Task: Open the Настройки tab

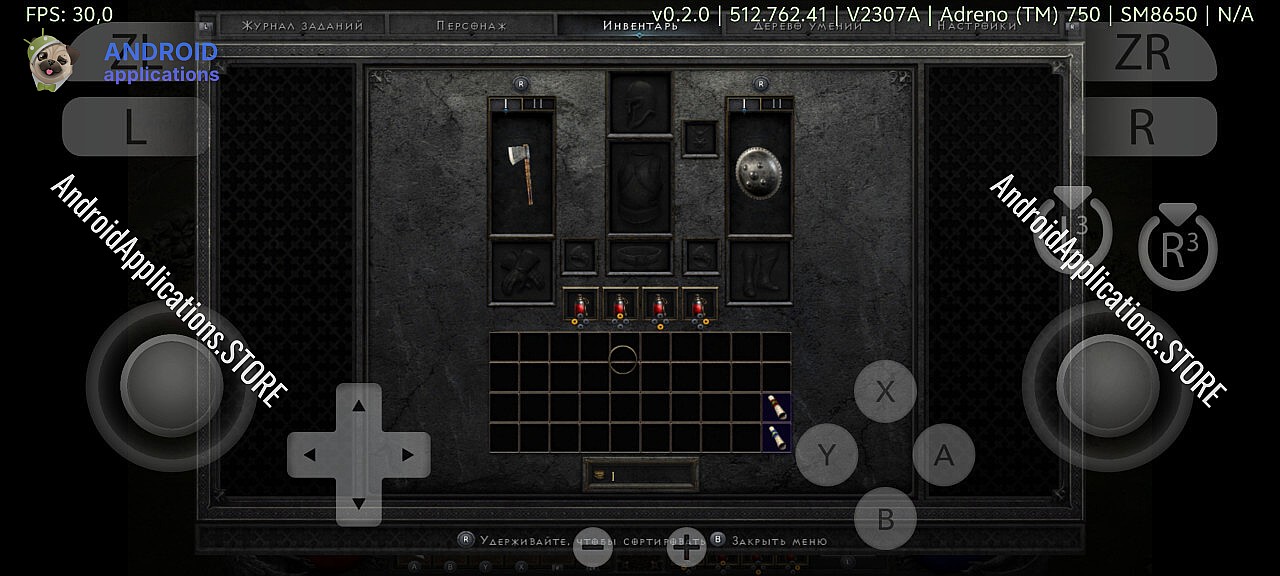Action: pyautogui.click(x=977, y=26)
